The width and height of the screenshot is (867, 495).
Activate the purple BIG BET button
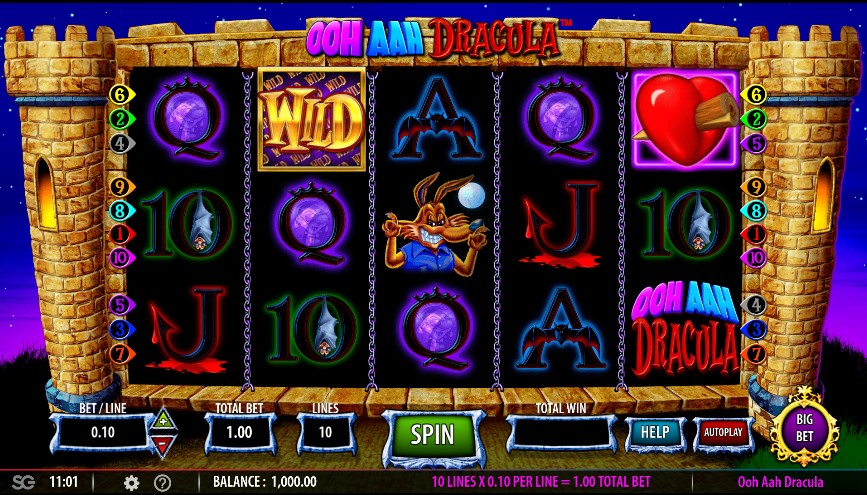click(804, 428)
